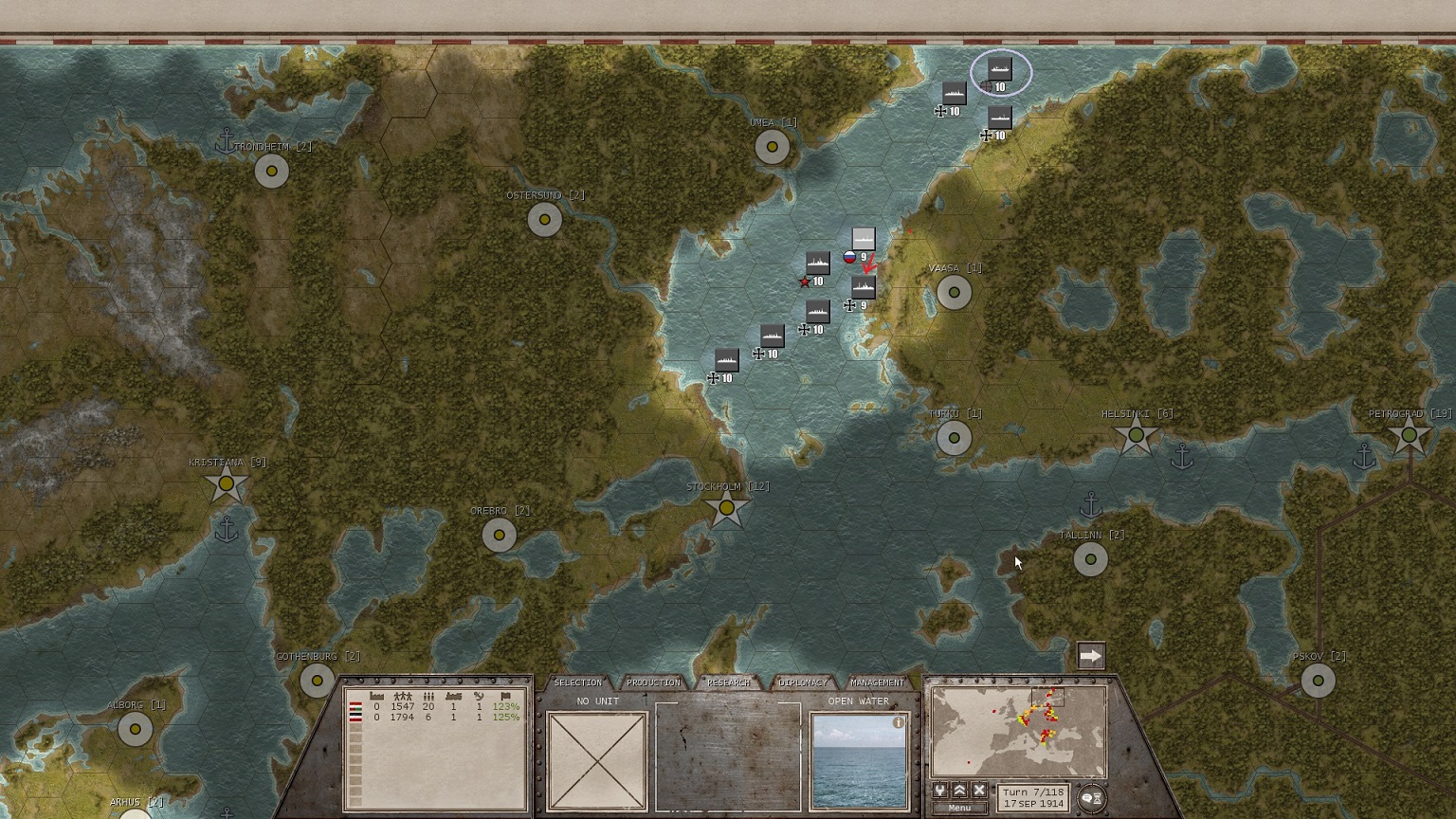1456x819 pixels.
Task: Click the white arrow button above the minimap
Action: tap(1091, 656)
